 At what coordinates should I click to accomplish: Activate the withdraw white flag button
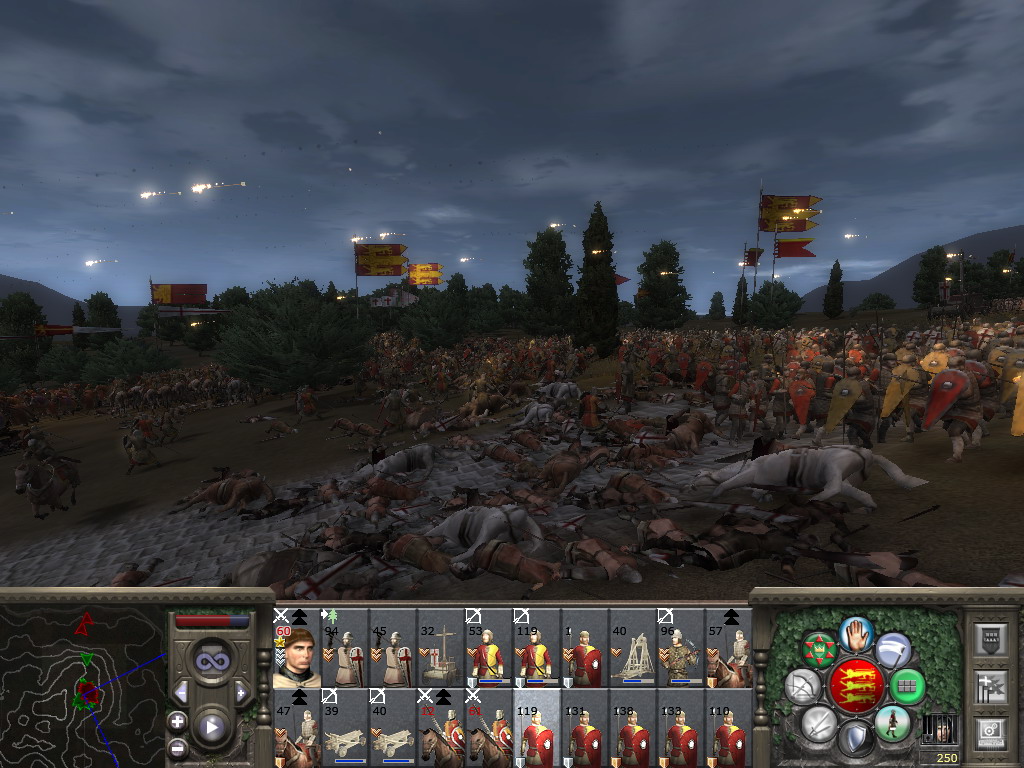(x=893, y=648)
